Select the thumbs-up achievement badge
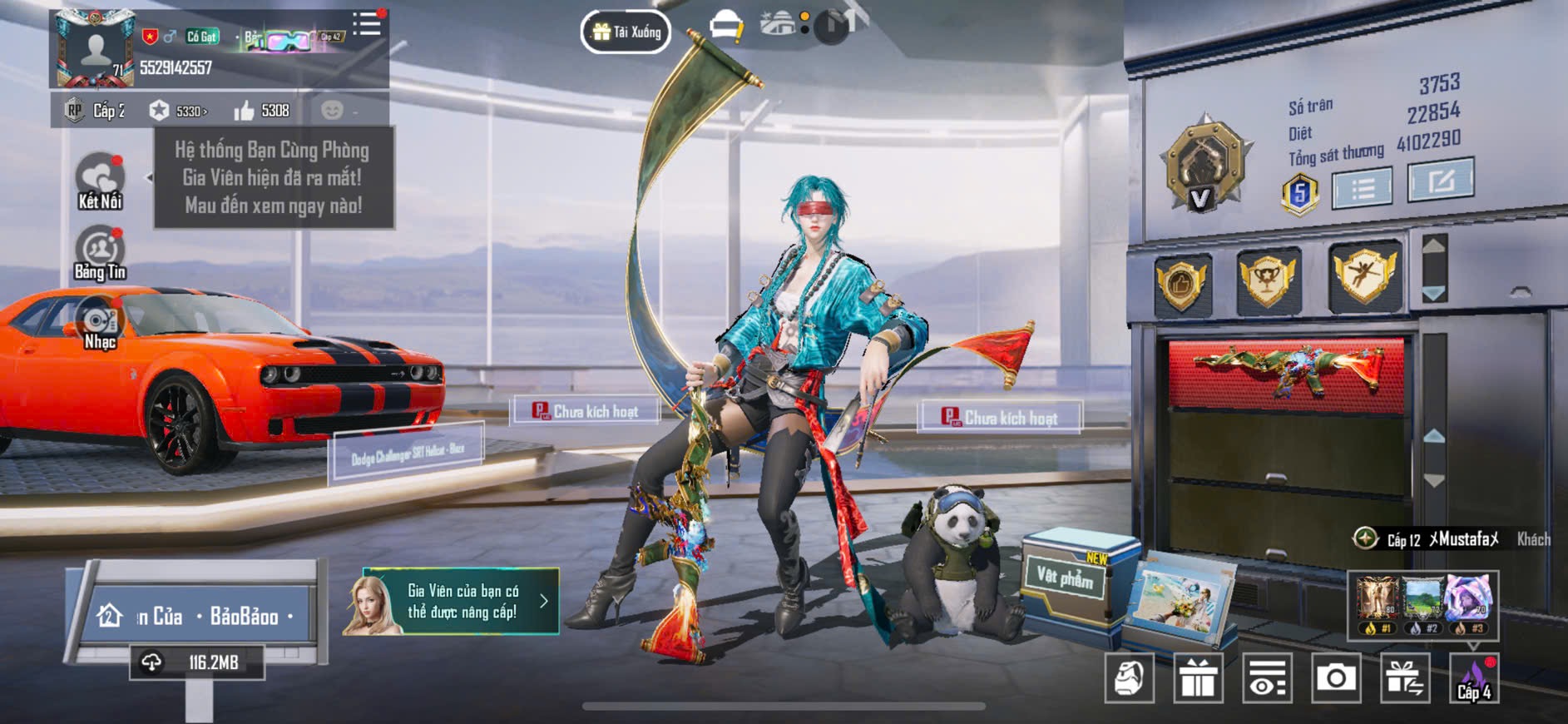Viewport: 1568px width, 724px height. [1181, 284]
